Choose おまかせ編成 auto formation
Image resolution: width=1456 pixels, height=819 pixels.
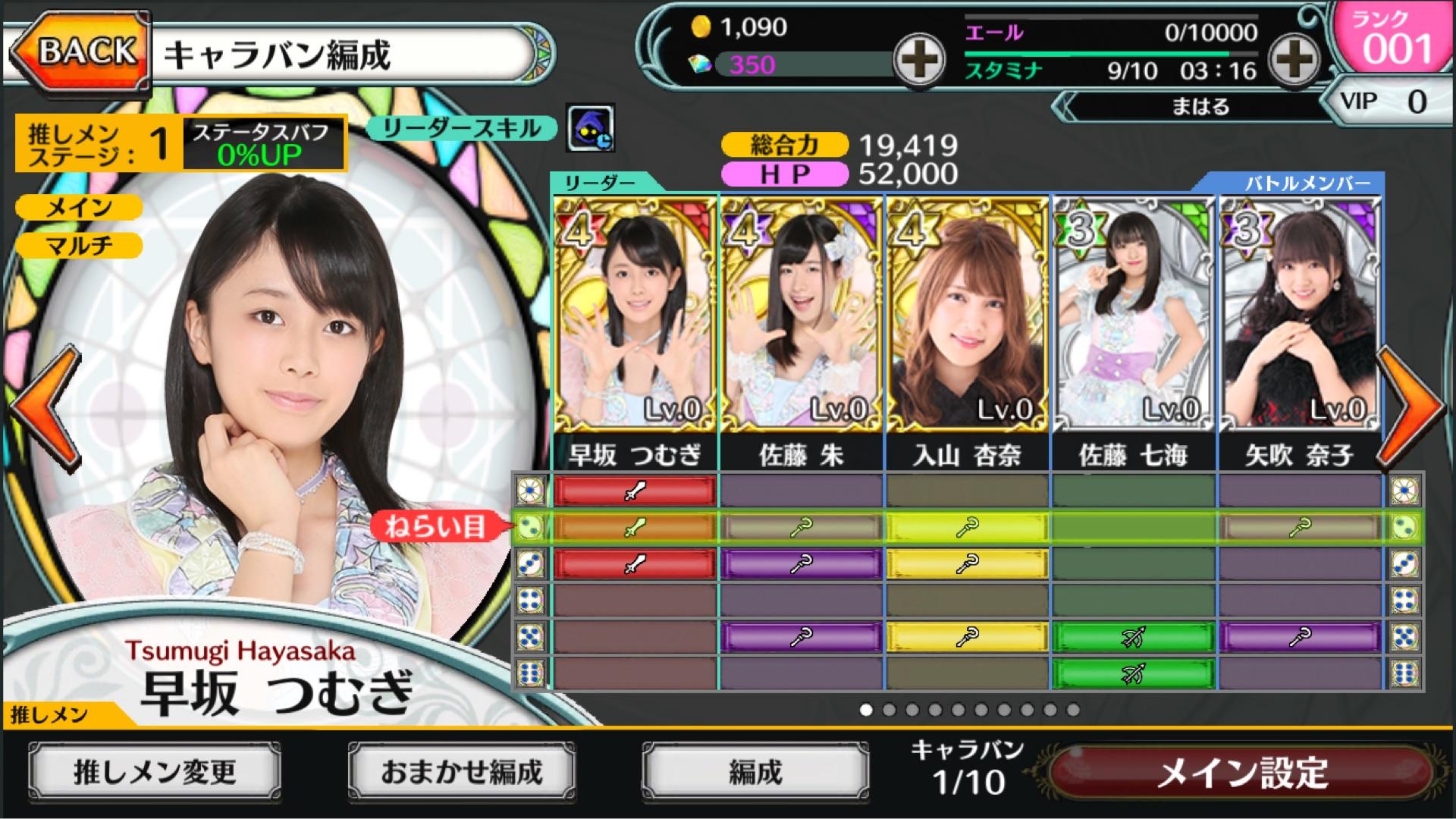(461, 772)
